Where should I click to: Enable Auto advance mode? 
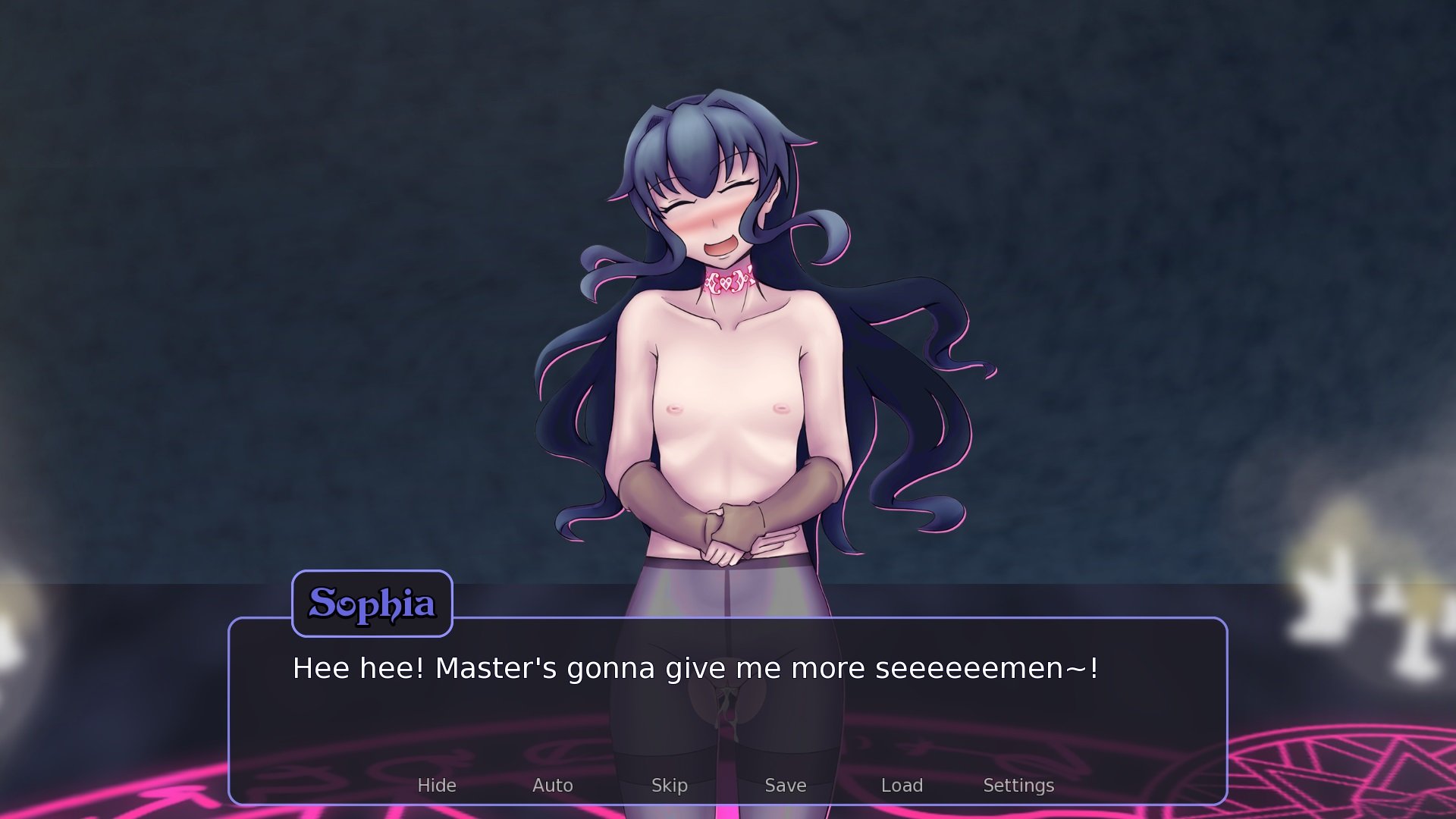click(x=553, y=786)
